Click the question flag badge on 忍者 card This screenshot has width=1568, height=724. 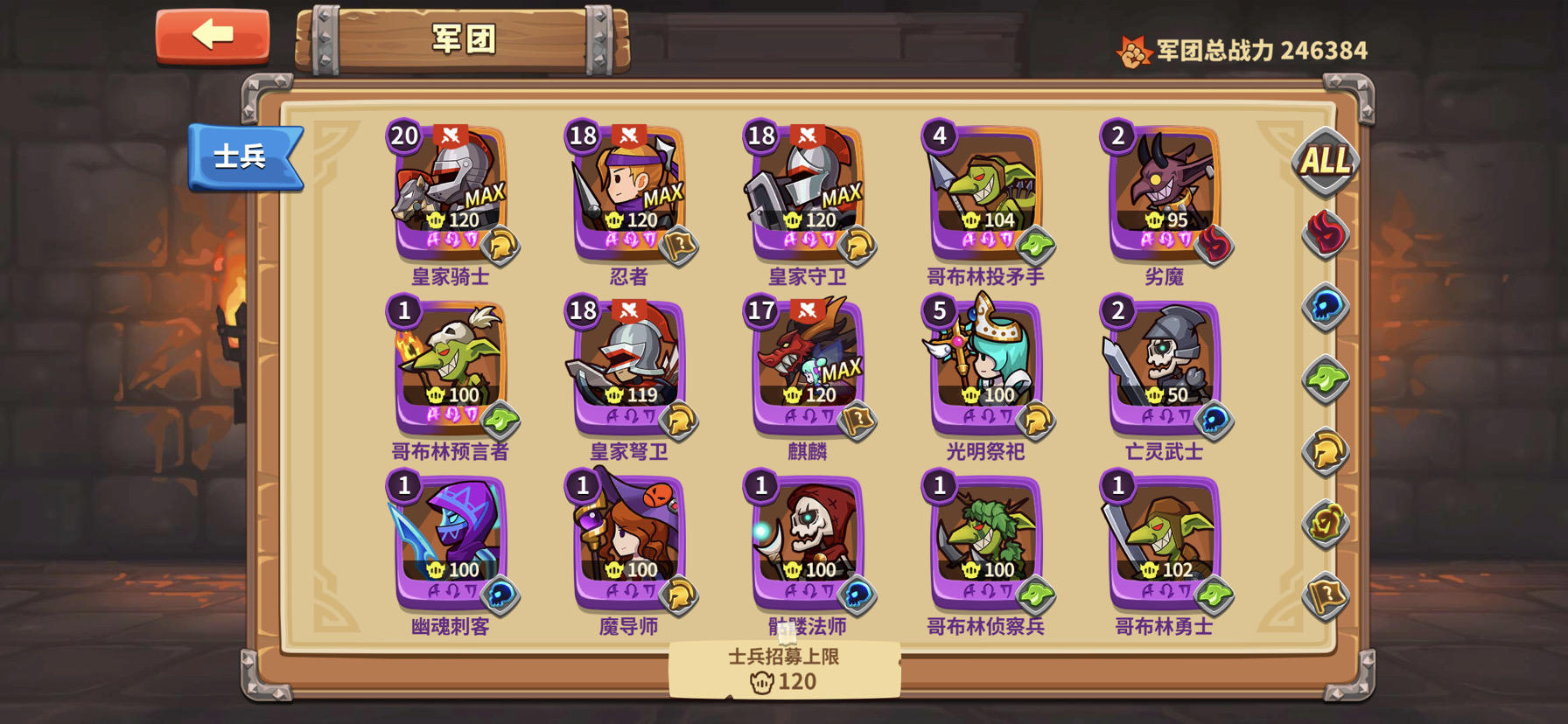682,246
